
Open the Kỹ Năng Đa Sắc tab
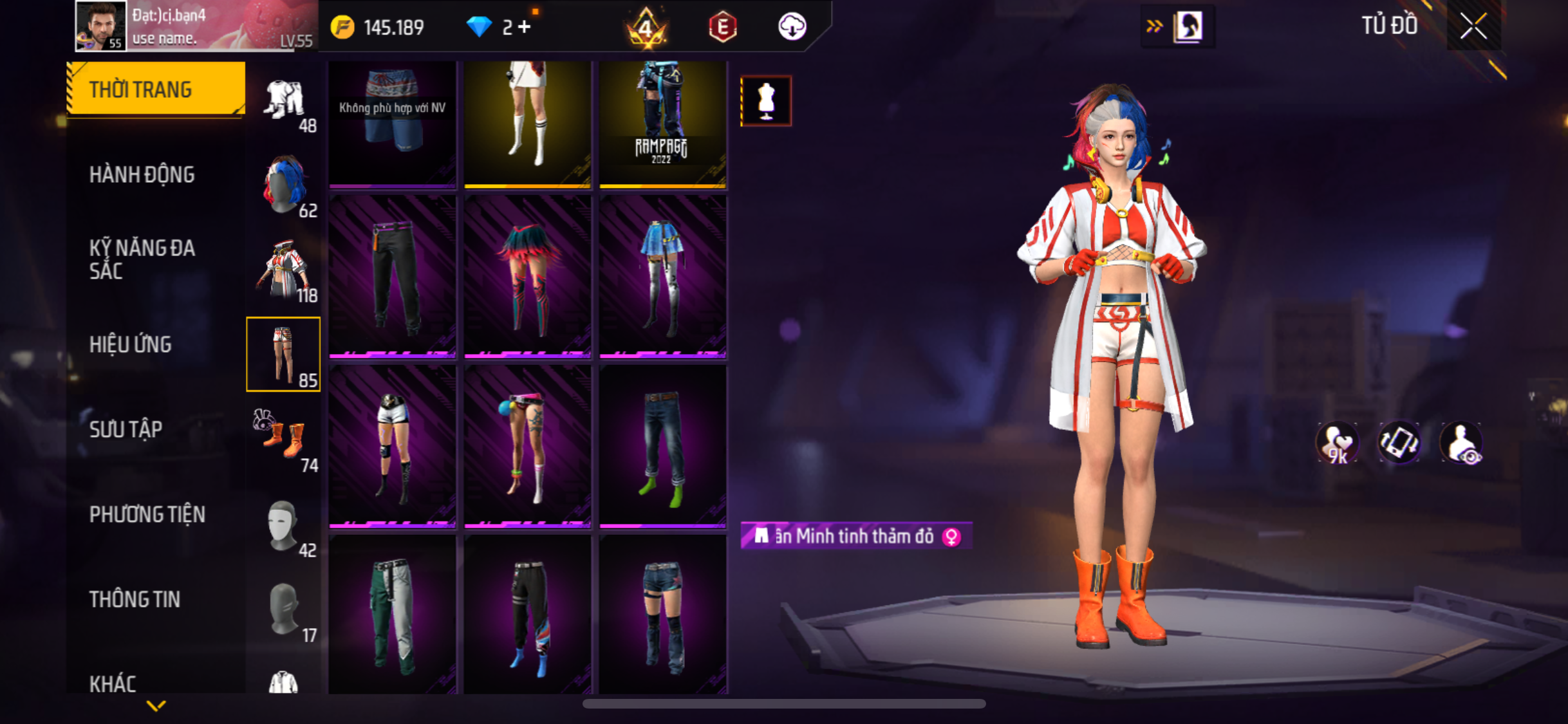tap(142, 259)
